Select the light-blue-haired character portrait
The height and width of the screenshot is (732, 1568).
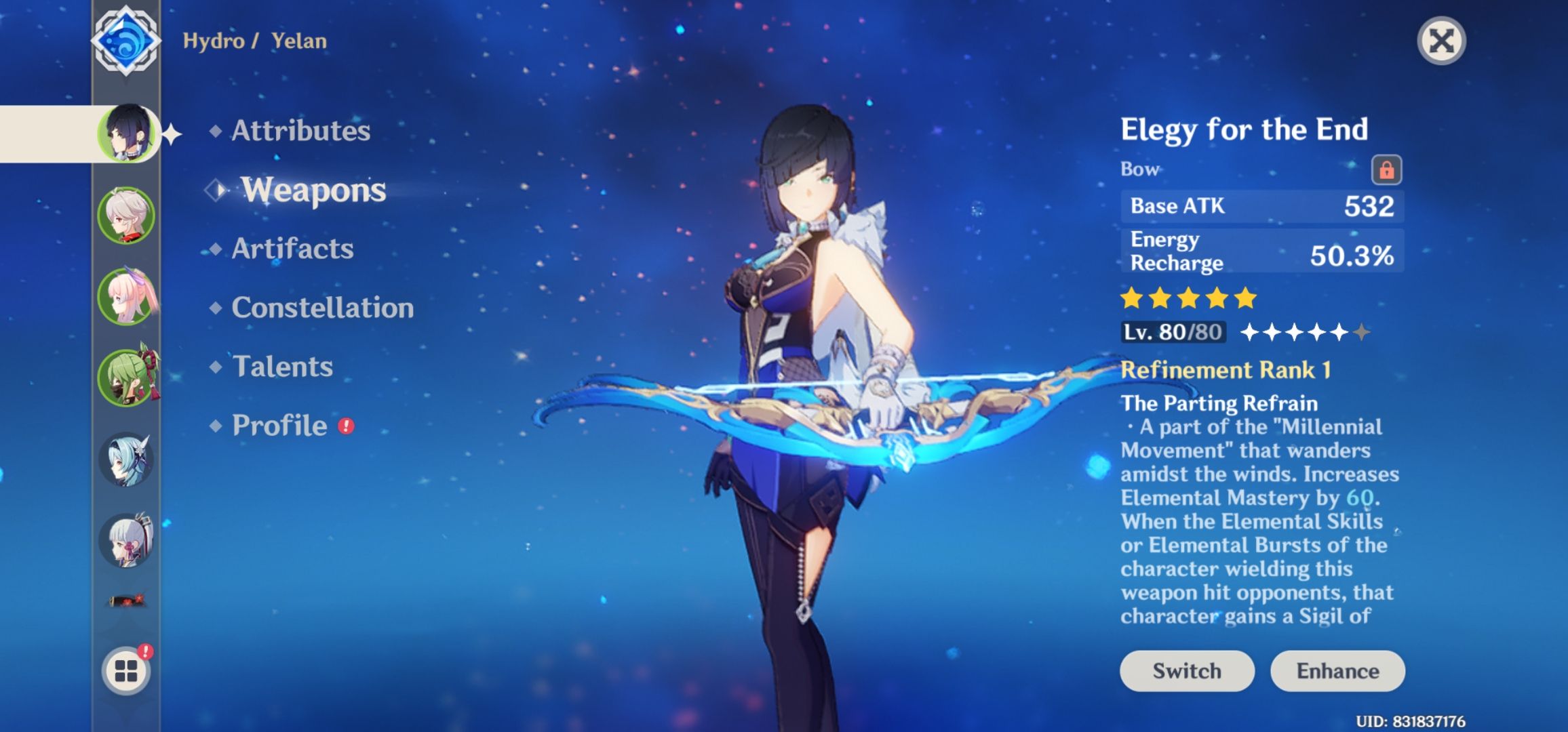point(127,460)
